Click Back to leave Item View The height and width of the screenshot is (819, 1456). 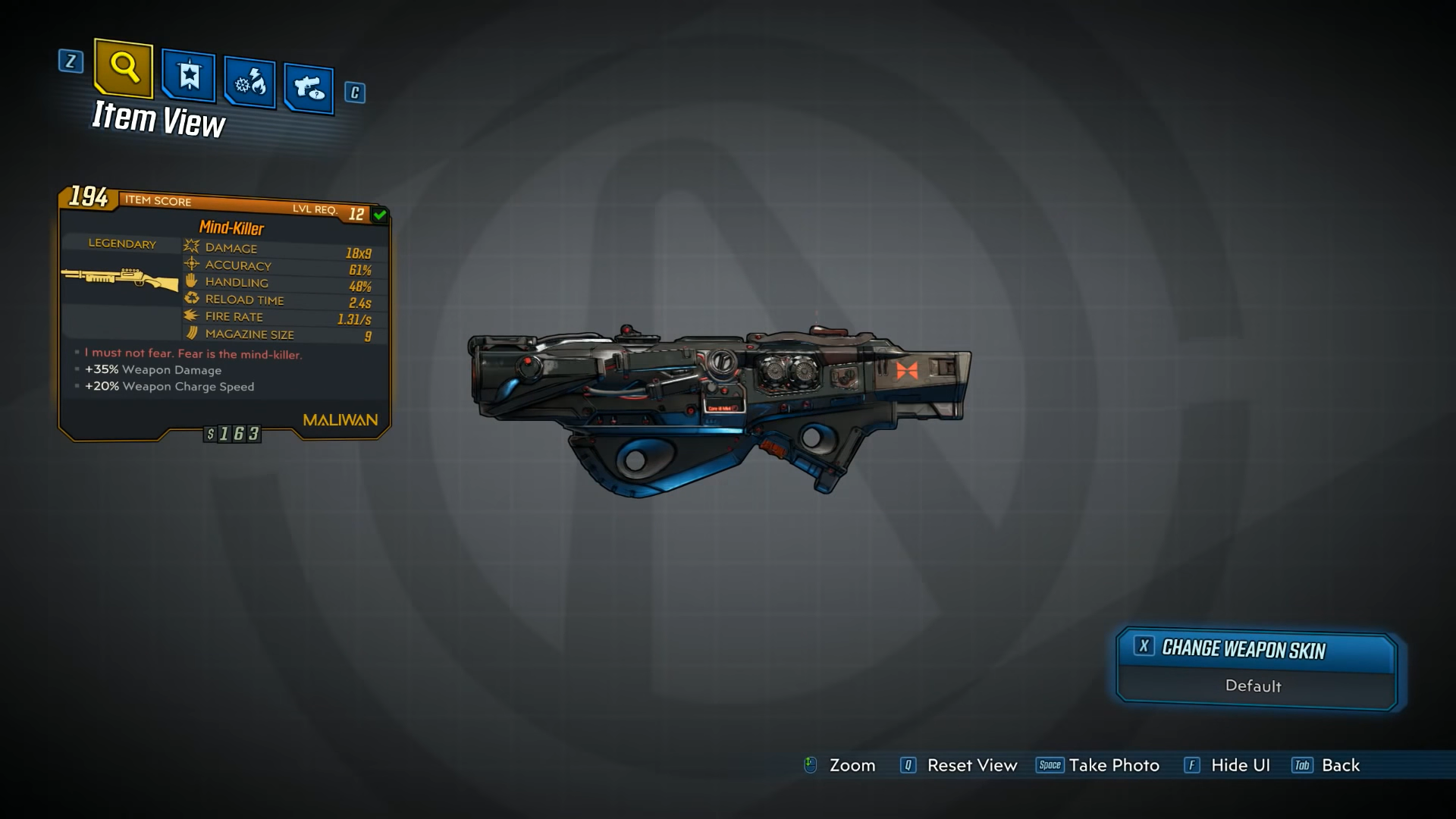pos(1339,765)
